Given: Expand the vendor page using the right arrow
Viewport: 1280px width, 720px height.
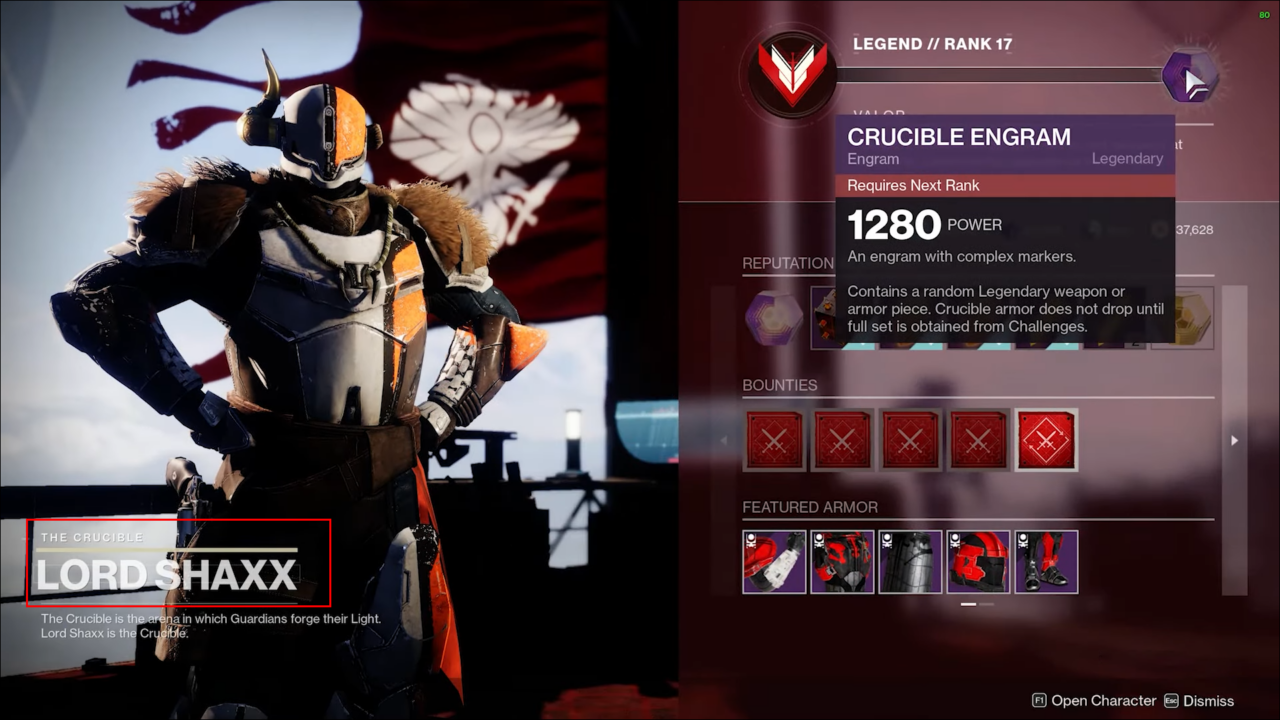Looking at the screenshot, I should (x=1233, y=440).
